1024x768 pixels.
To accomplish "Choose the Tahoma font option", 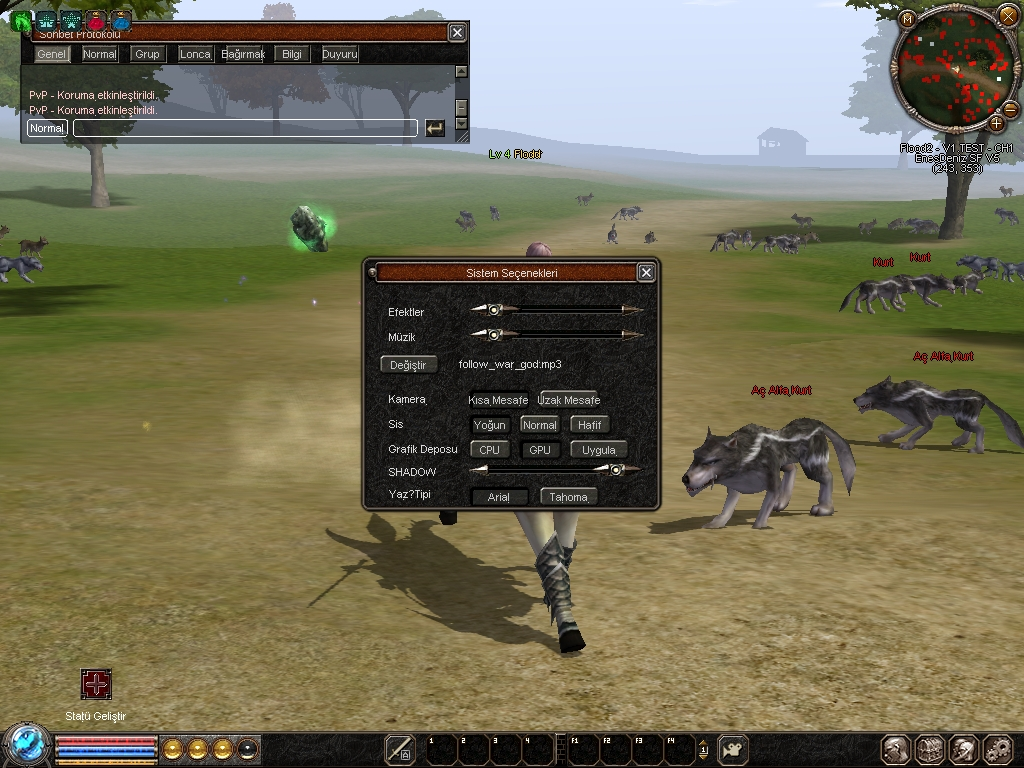I will click(x=568, y=497).
